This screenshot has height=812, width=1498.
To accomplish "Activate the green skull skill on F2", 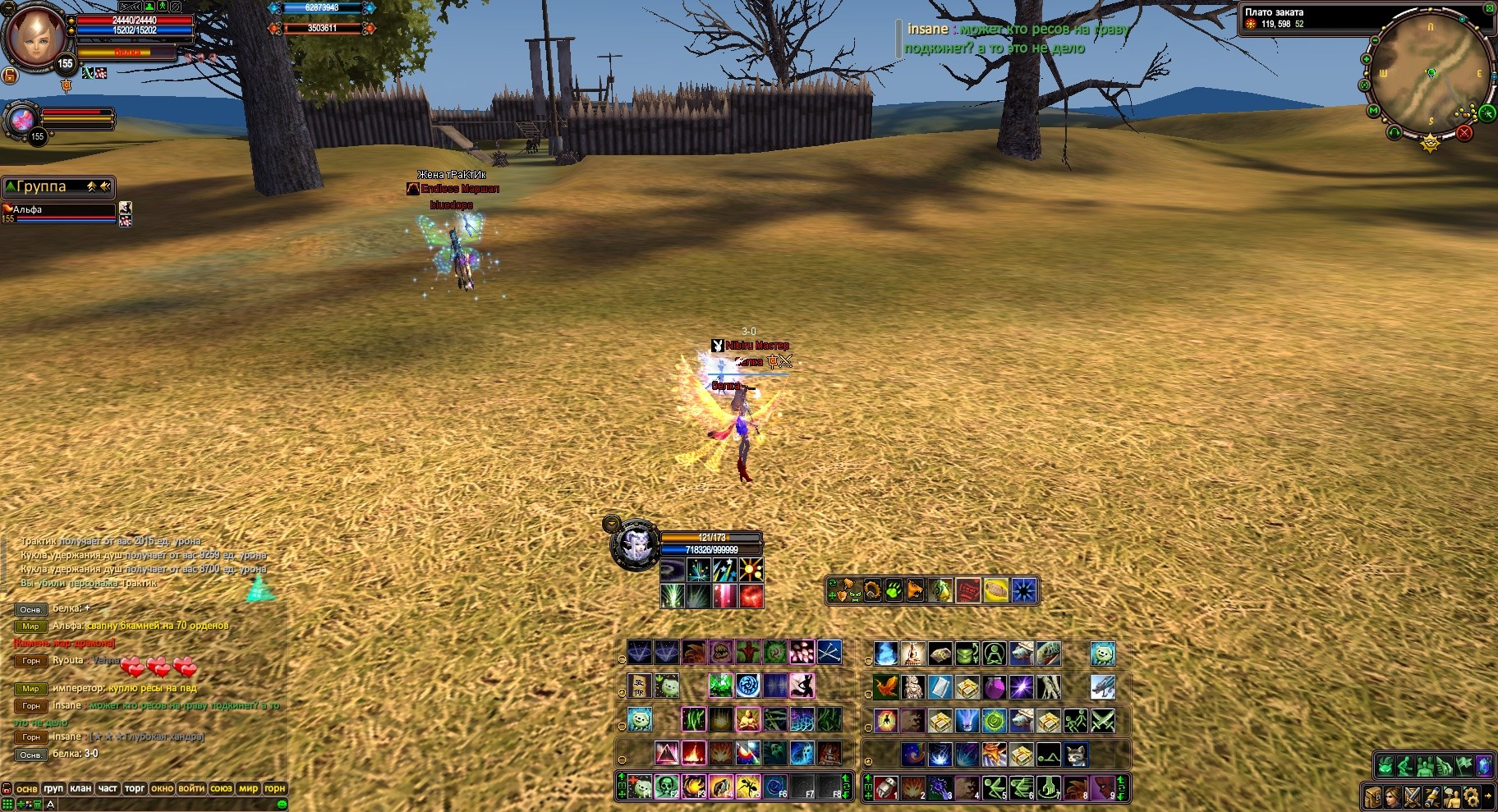I will click(667, 787).
